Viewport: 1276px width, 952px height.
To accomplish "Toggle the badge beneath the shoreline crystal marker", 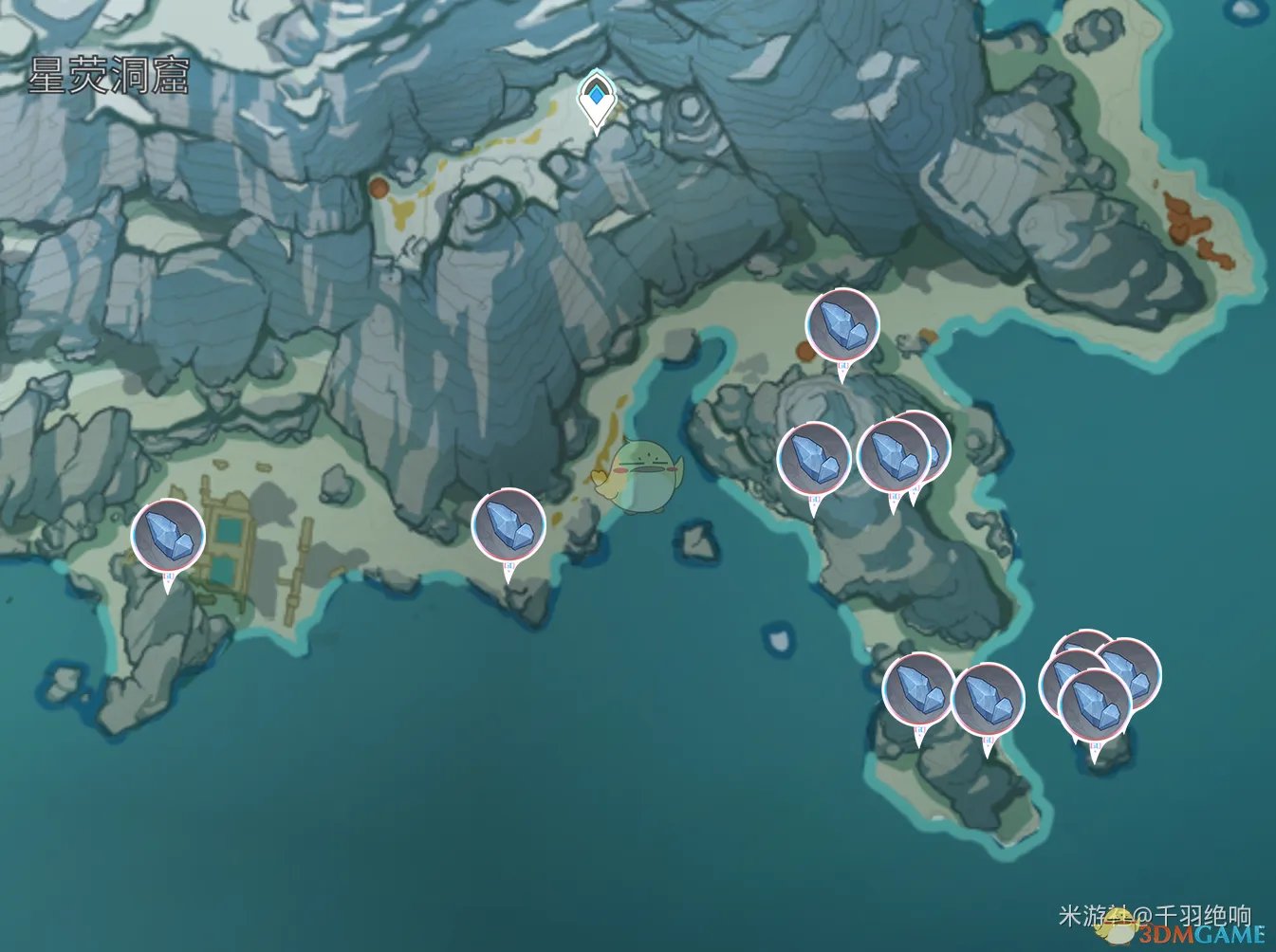I will pyautogui.click(x=510, y=567).
